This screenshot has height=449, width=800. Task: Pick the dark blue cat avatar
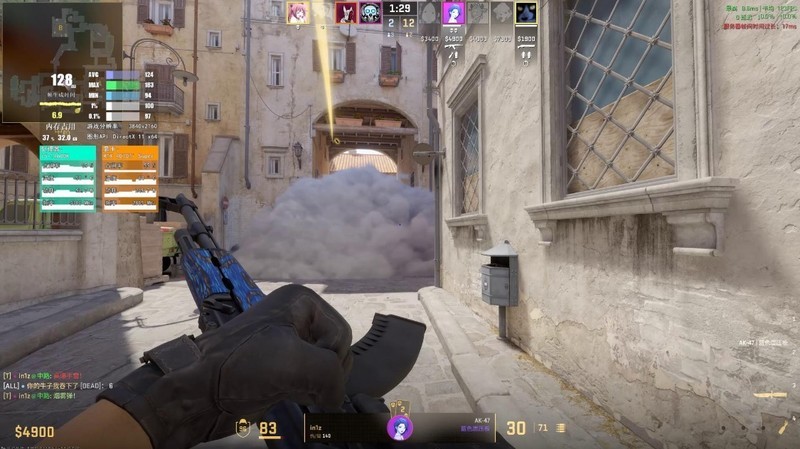click(x=526, y=13)
